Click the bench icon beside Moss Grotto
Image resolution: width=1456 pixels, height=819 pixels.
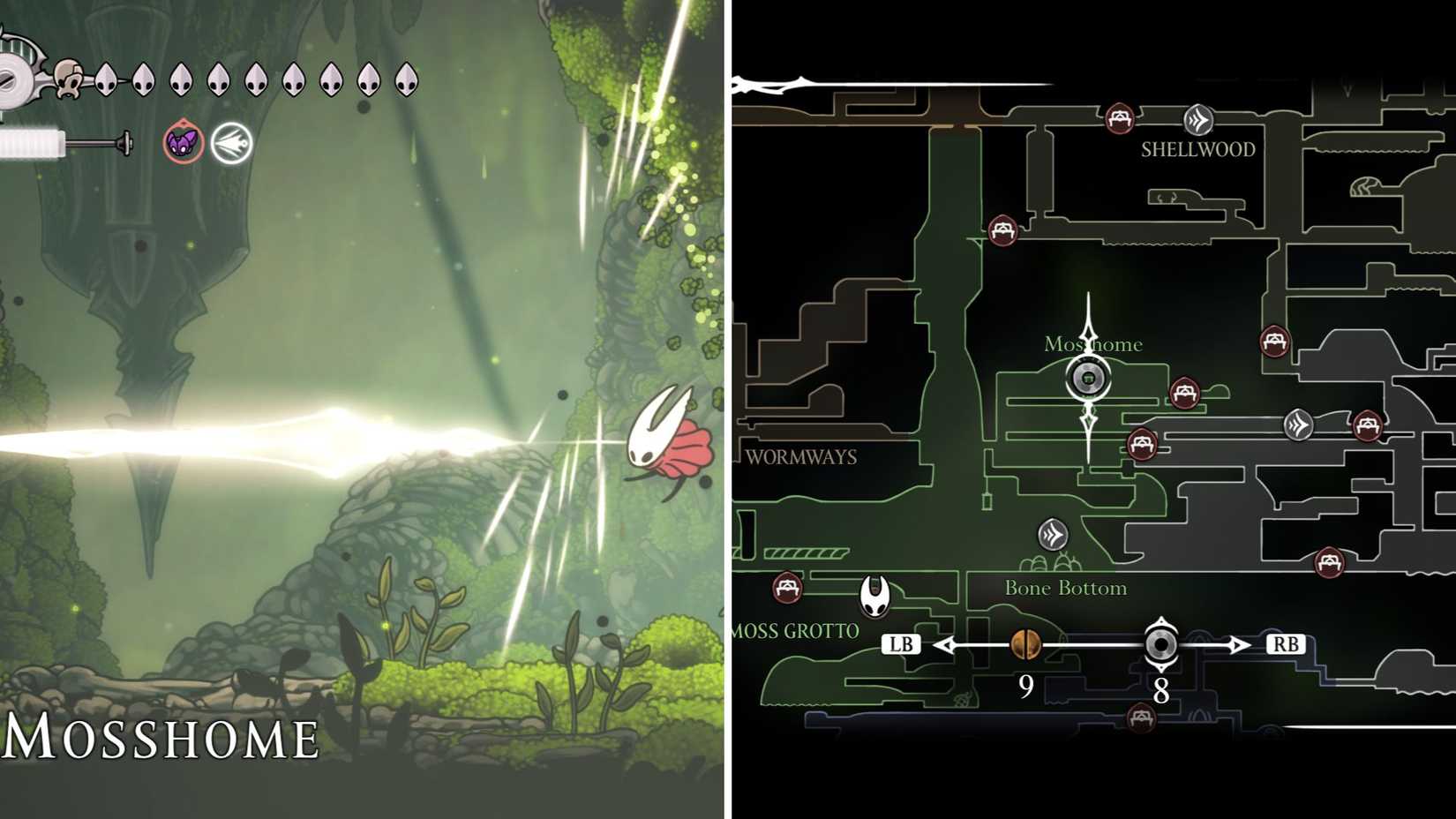pos(788,587)
